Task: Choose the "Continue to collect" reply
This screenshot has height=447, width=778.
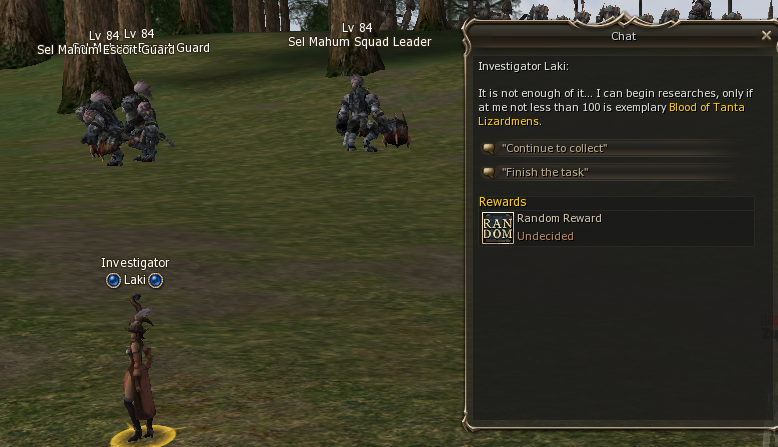Action: pyautogui.click(x=554, y=148)
